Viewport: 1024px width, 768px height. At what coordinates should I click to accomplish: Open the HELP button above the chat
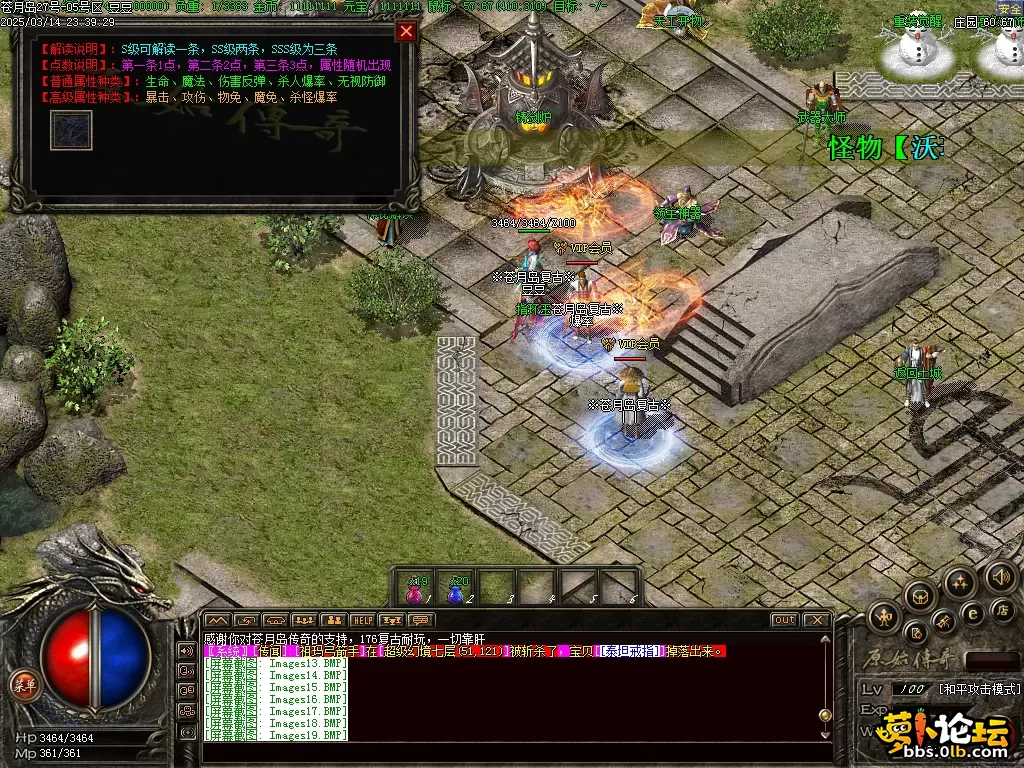(362, 620)
